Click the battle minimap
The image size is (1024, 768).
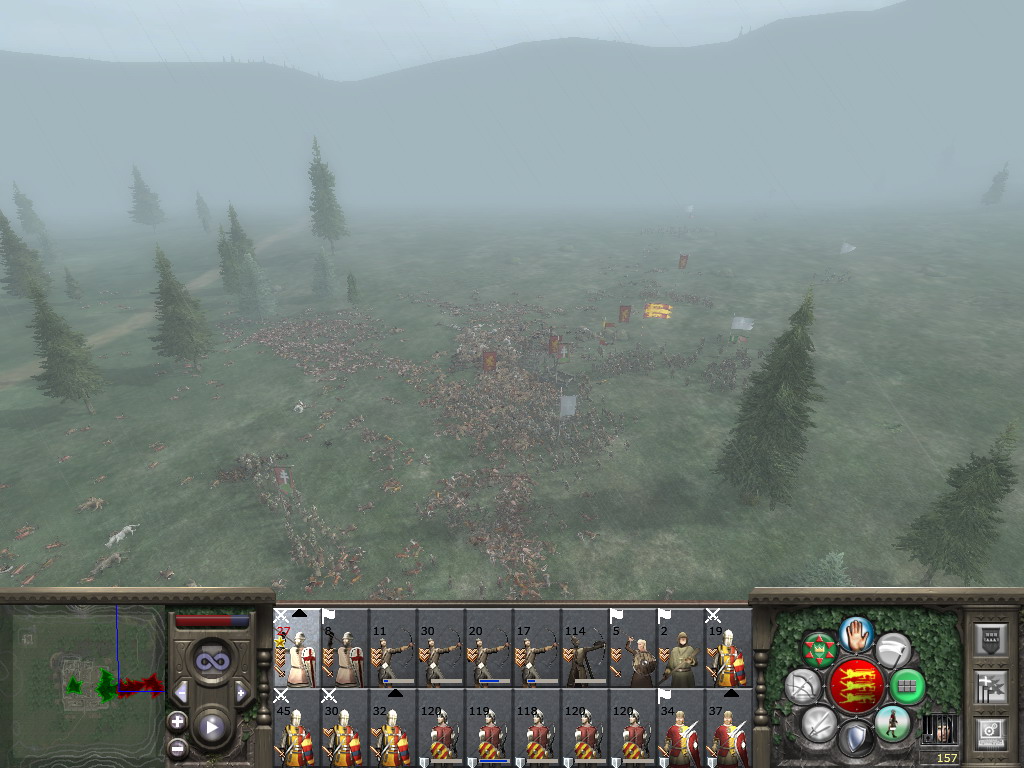click(83, 686)
